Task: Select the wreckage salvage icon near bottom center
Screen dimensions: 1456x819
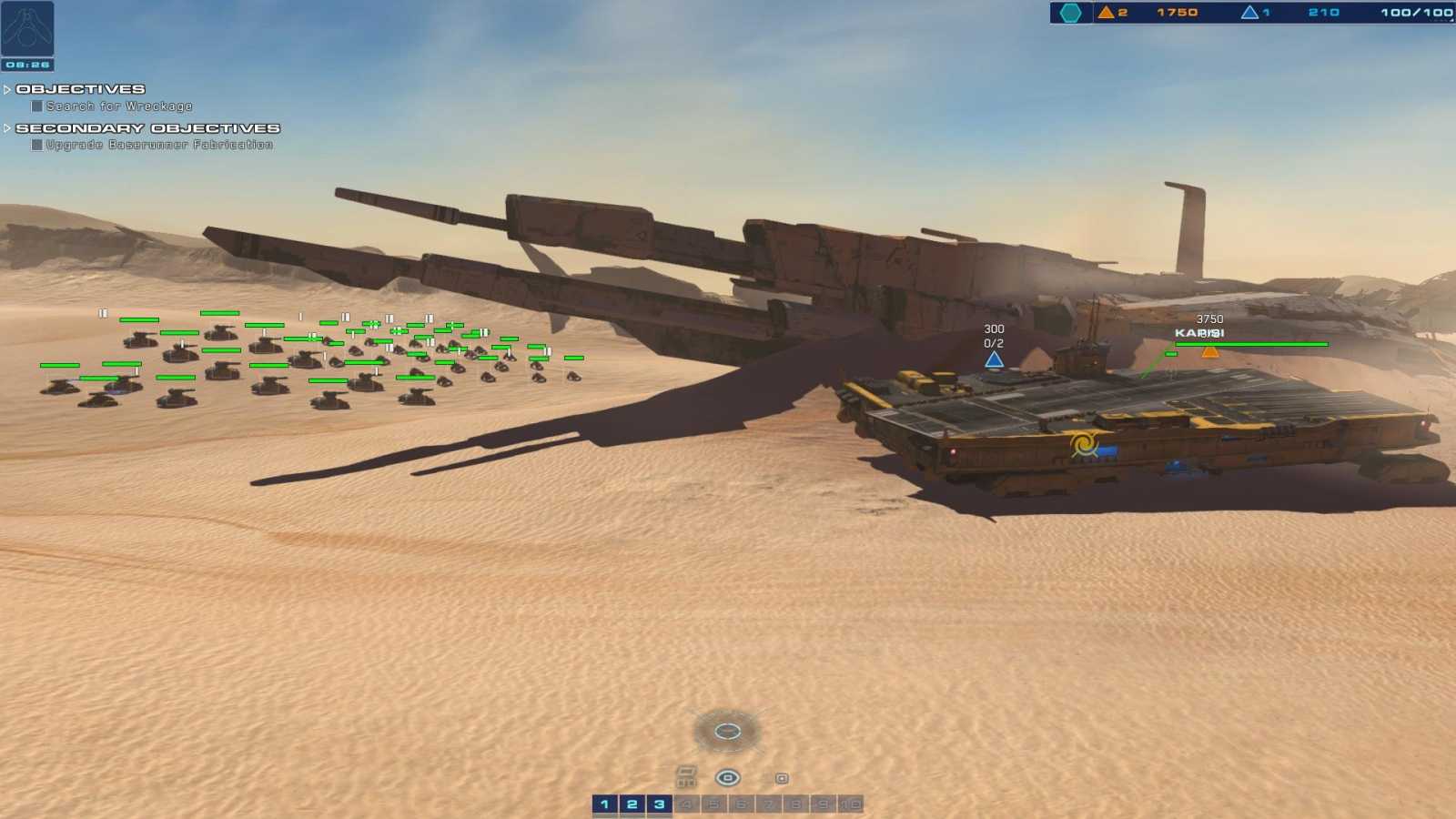Action: (685, 776)
